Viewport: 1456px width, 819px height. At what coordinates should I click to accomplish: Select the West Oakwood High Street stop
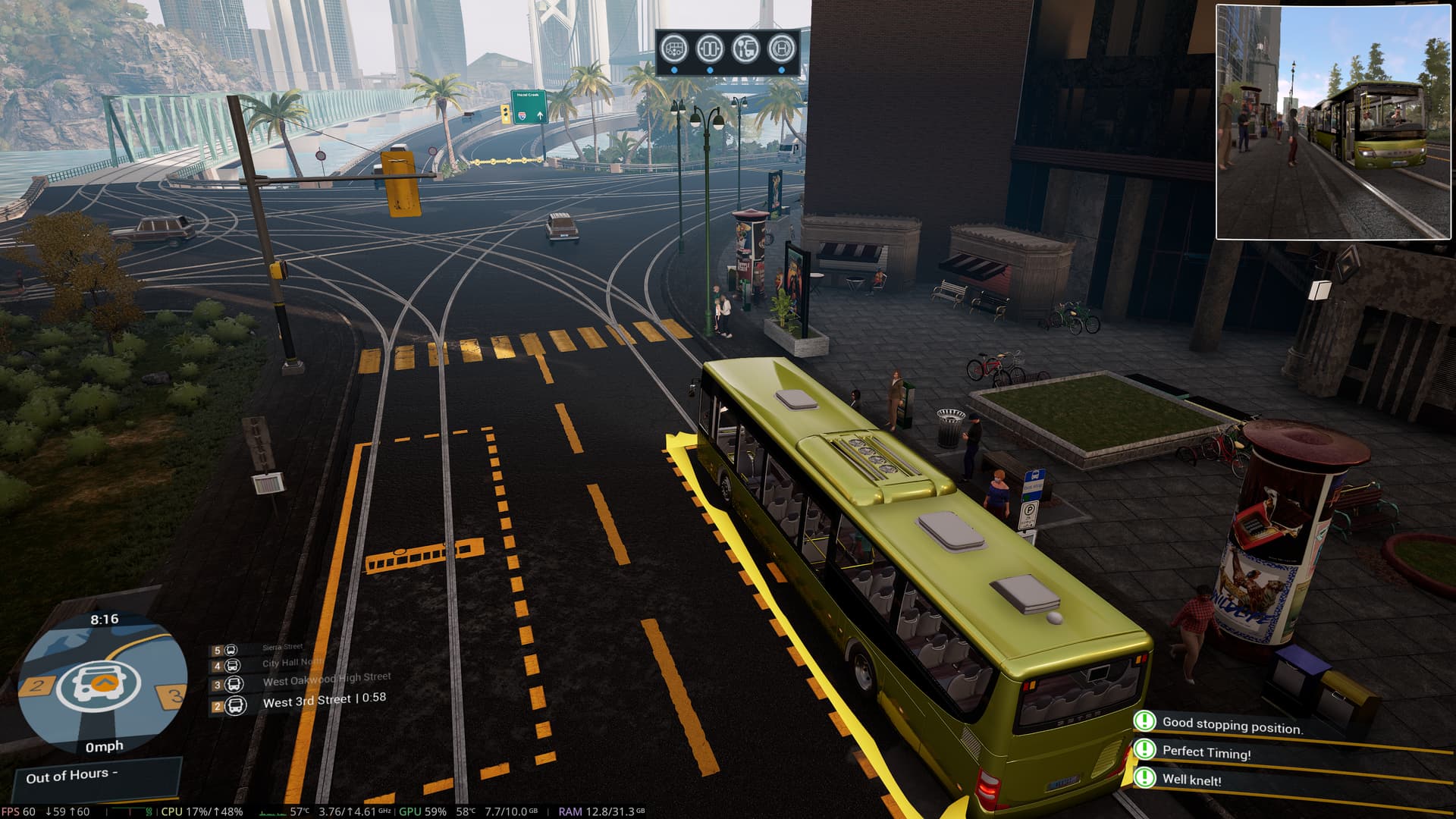[x=326, y=680]
